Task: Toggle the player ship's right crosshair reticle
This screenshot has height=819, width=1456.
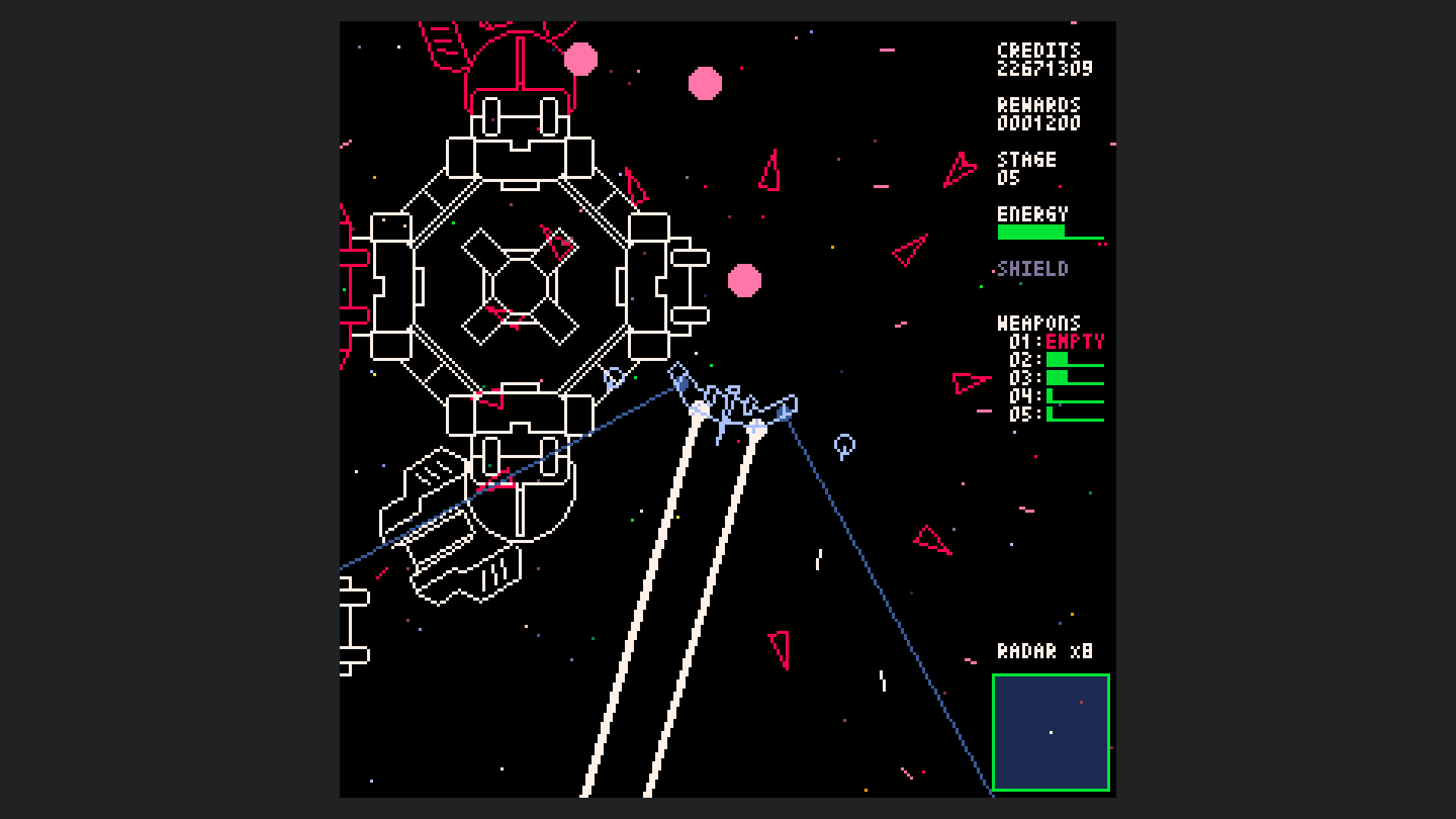Action: pyautogui.click(x=755, y=426)
